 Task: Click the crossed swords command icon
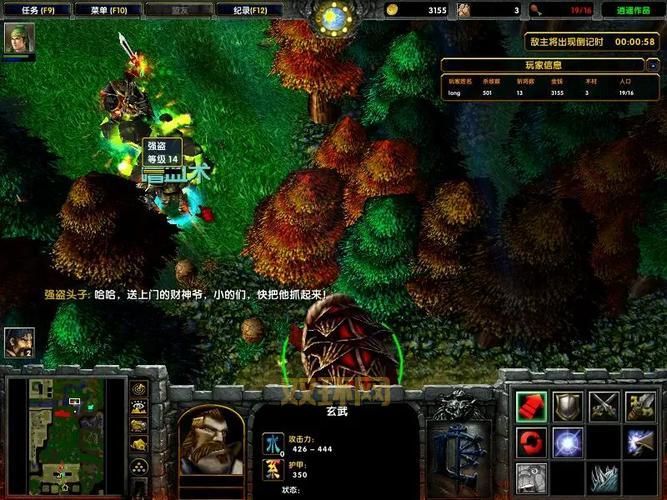[x=603, y=406]
